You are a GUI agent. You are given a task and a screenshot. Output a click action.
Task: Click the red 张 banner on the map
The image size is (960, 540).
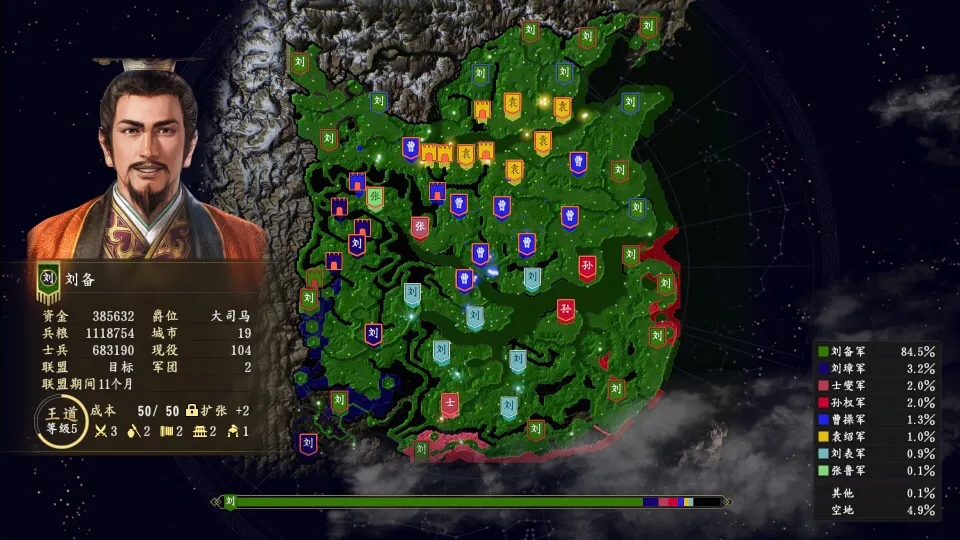pyautogui.click(x=420, y=227)
